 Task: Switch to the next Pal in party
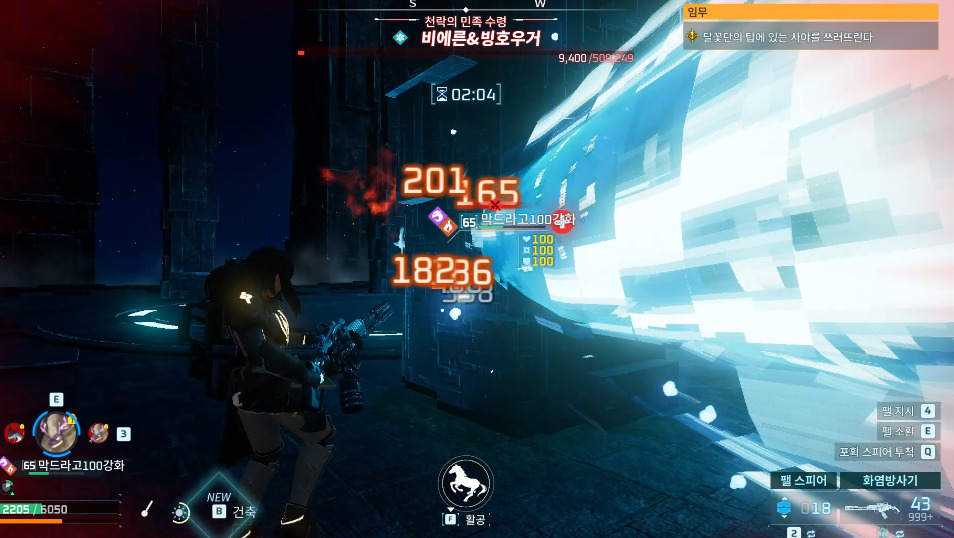click(x=98, y=432)
